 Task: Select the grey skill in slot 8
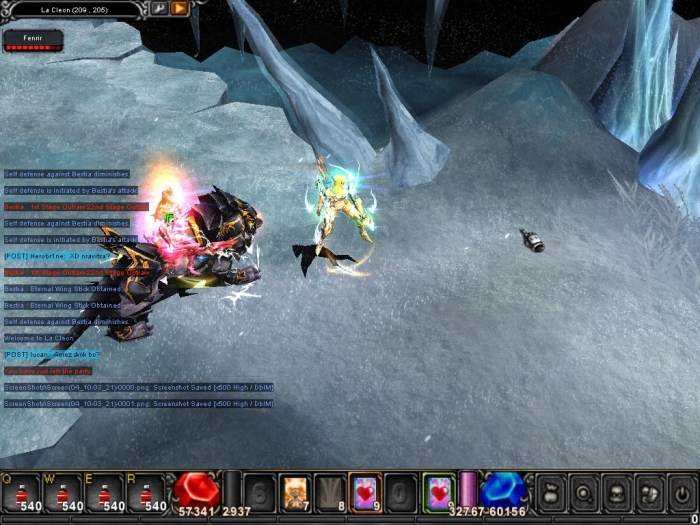point(329,491)
